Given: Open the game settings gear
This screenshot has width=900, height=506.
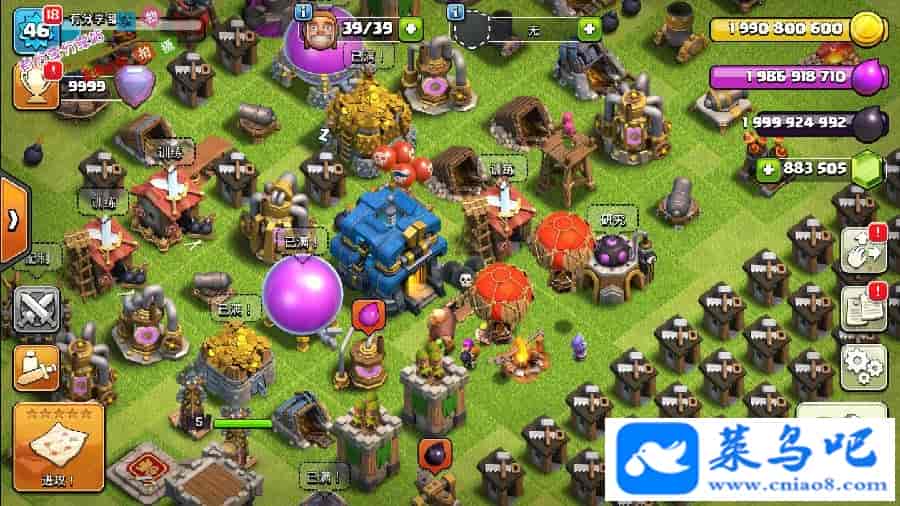Looking at the screenshot, I should pyautogui.click(x=864, y=366).
